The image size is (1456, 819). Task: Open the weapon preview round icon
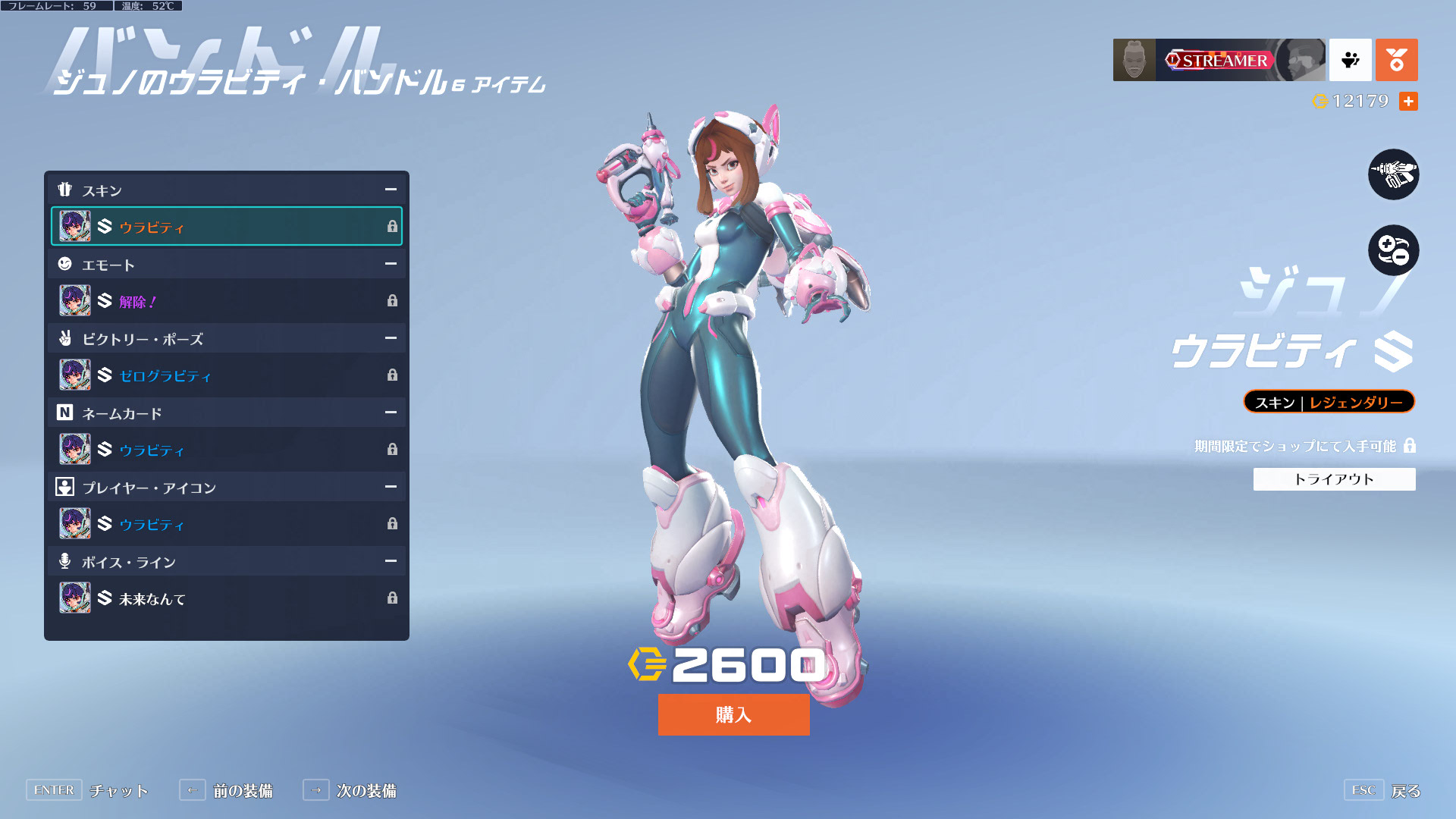tap(1393, 174)
